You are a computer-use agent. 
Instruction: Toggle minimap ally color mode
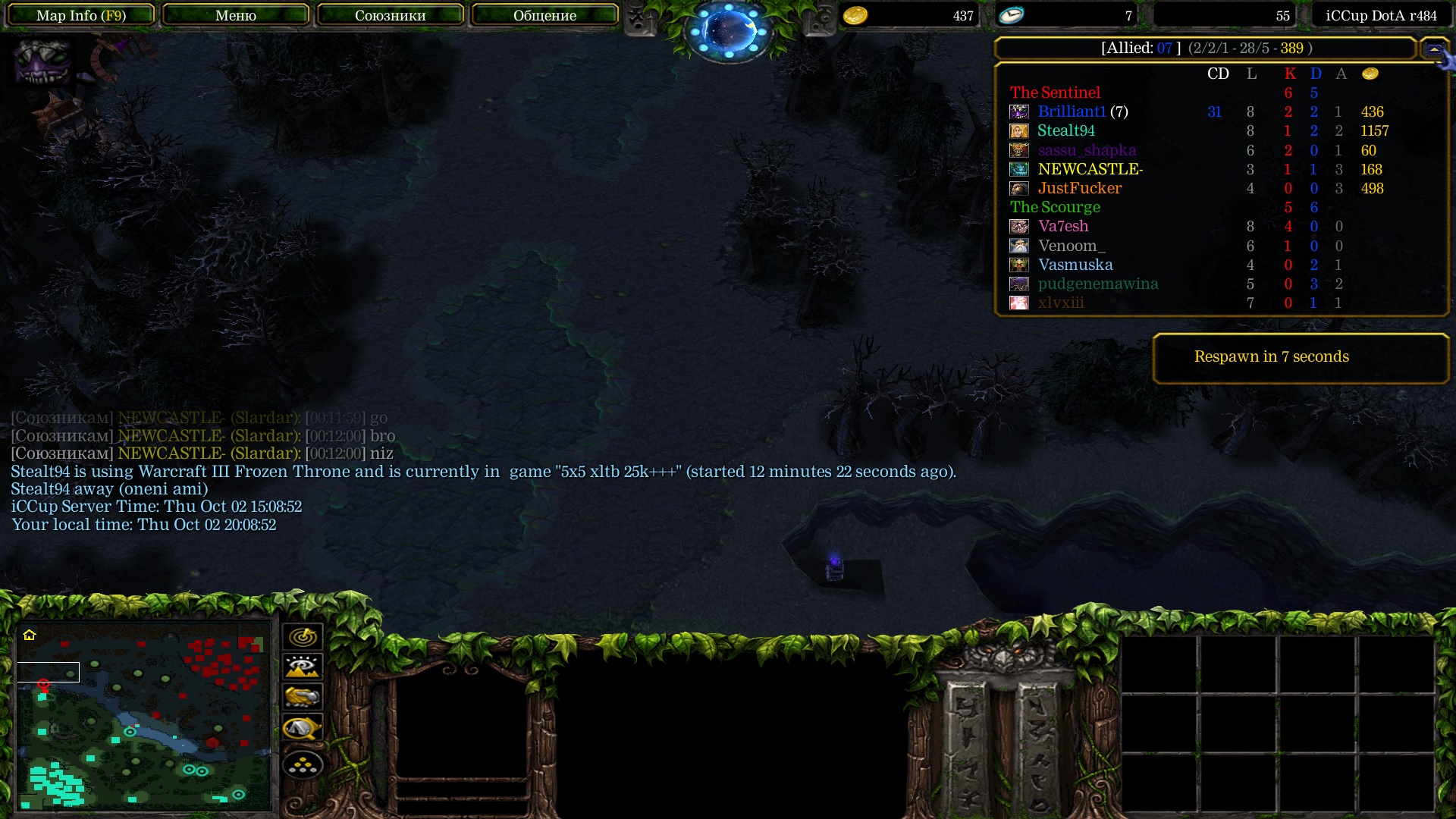click(x=303, y=697)
